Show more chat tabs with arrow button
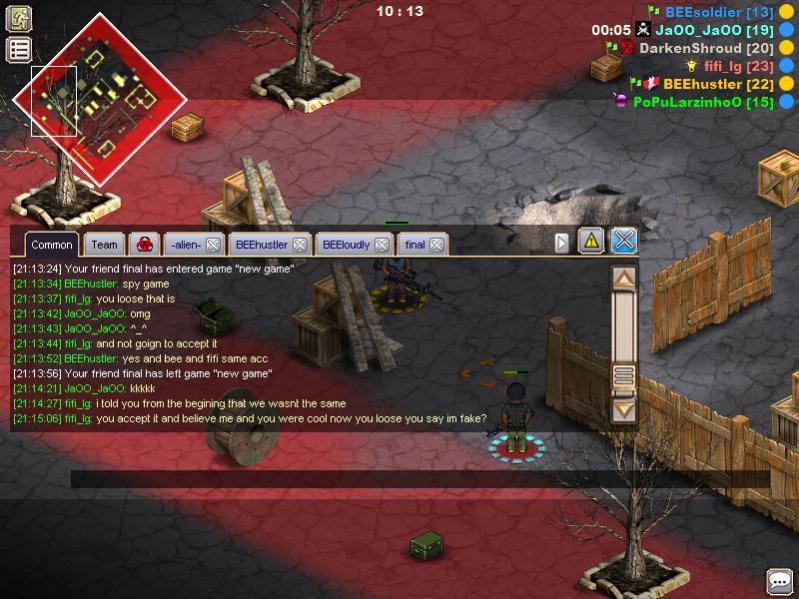This screenshot has width=799, height=599. [562, 242]
